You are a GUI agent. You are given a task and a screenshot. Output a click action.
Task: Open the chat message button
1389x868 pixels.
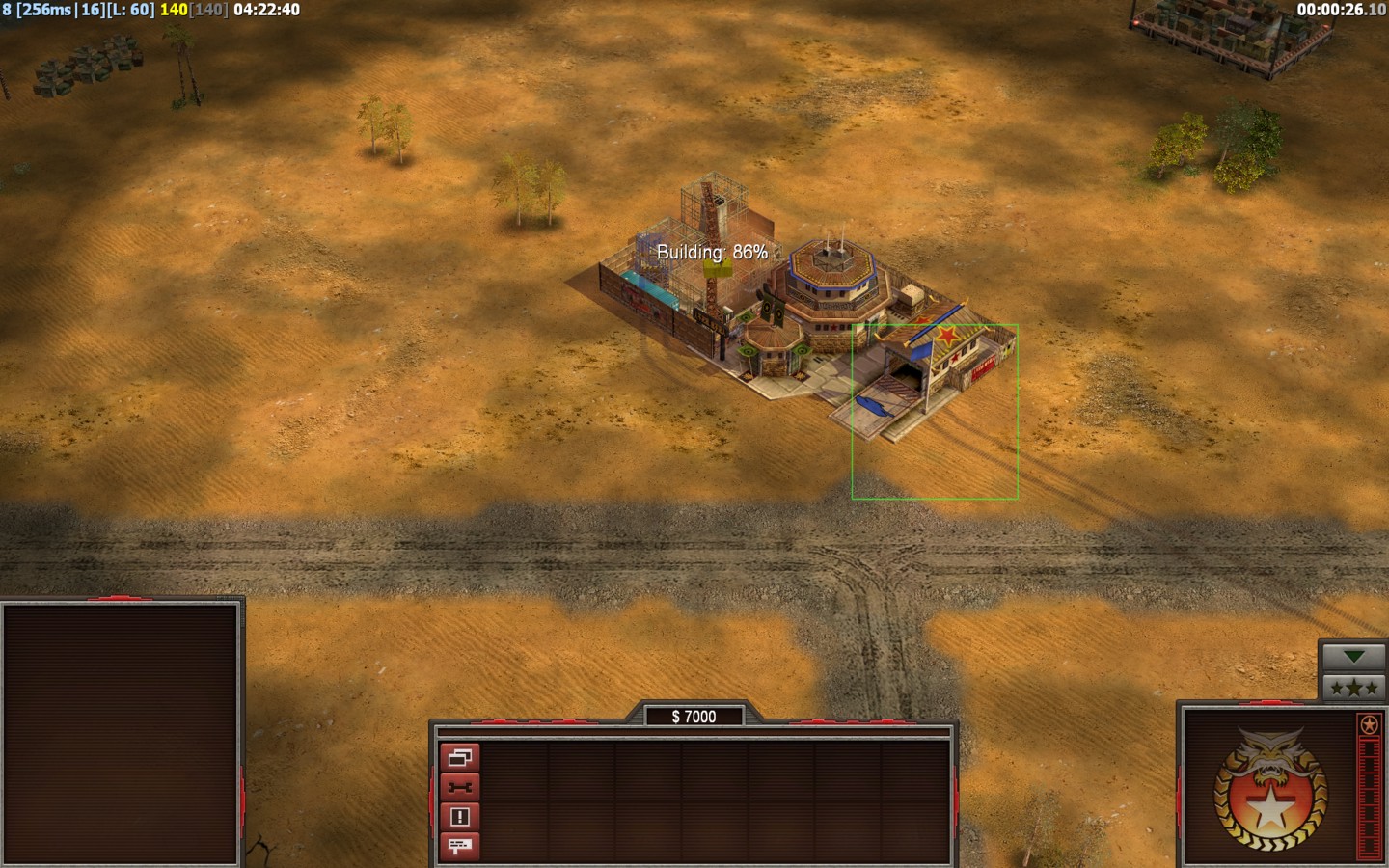[x=459, y=846]
